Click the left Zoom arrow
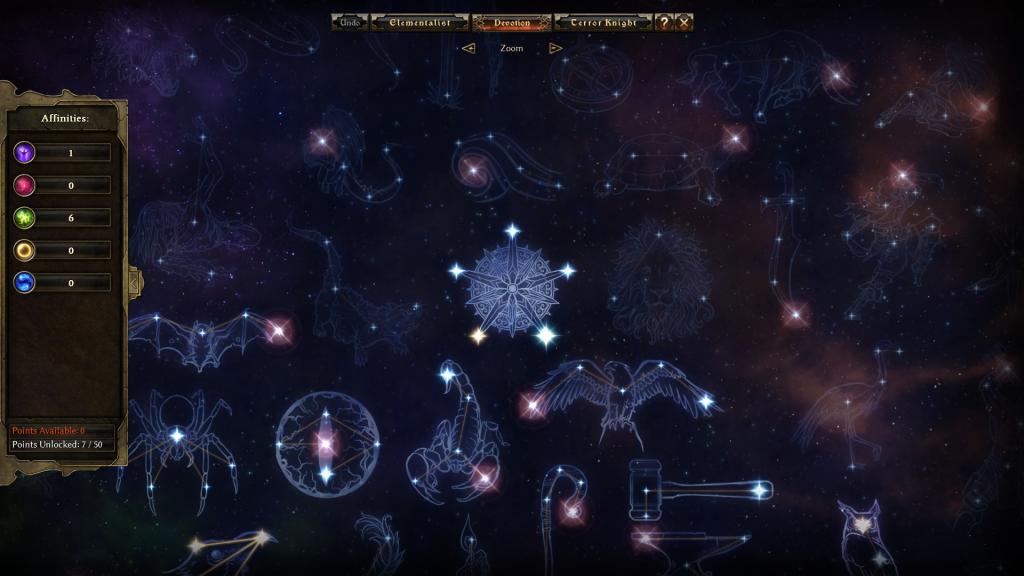This screenshot has height=576, width=1024. tap(468, 48)
